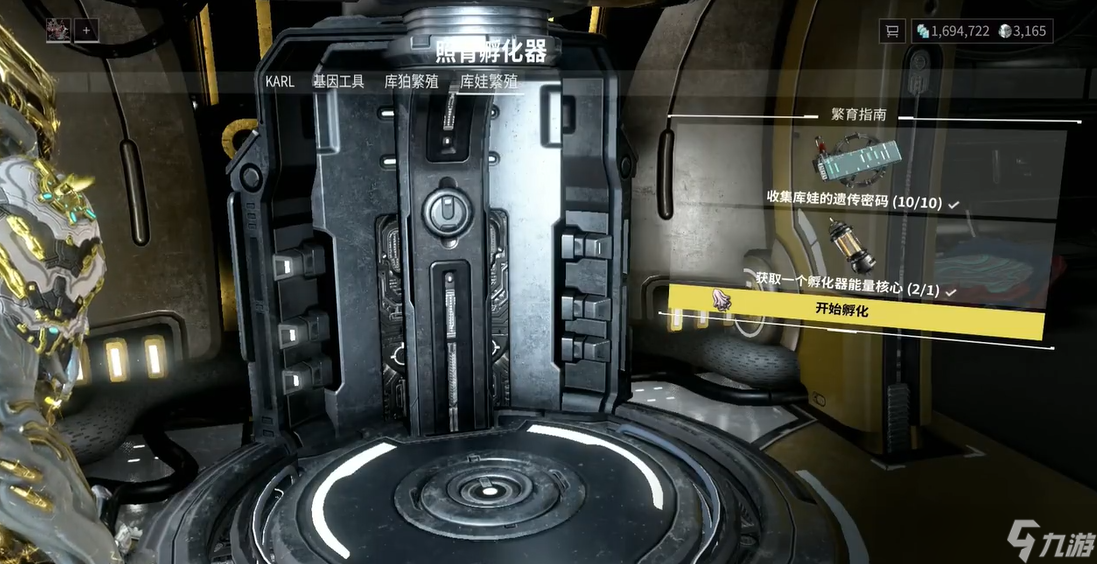The image size is (1097, 564).
Task: Switch to the KARL tab
Action: pos(280,82)
